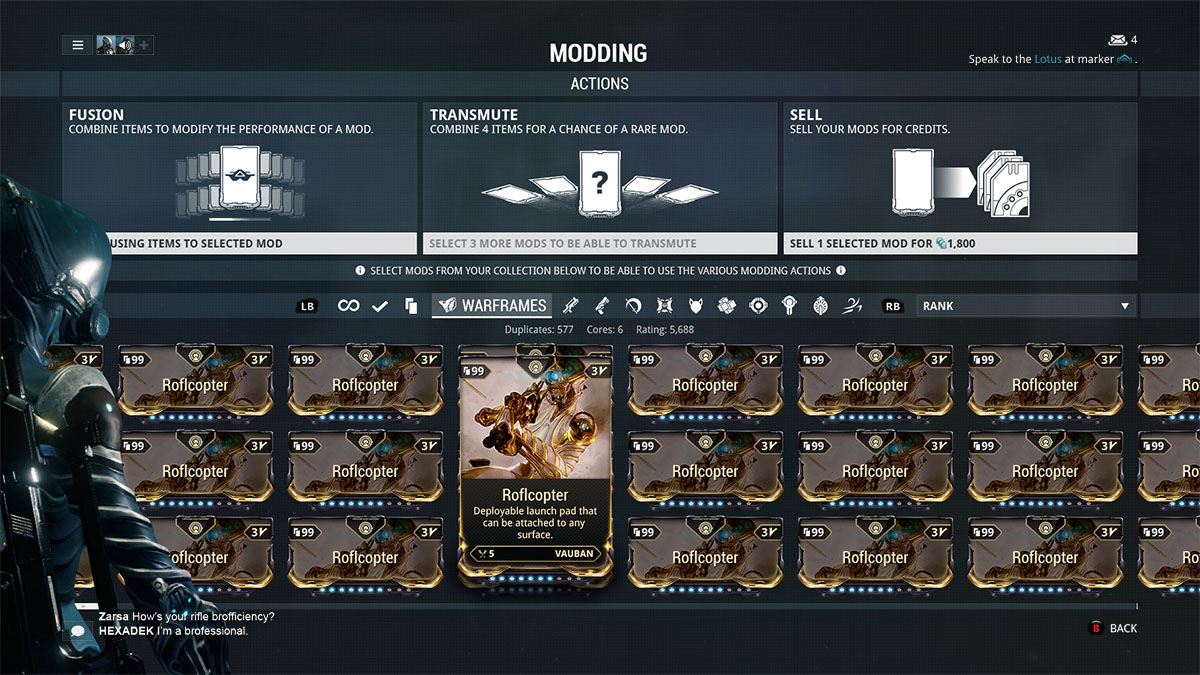This screenshot has height=675, width=1200.
Task: Open the inbox envelope icon
Action: tap(1117, 40)
